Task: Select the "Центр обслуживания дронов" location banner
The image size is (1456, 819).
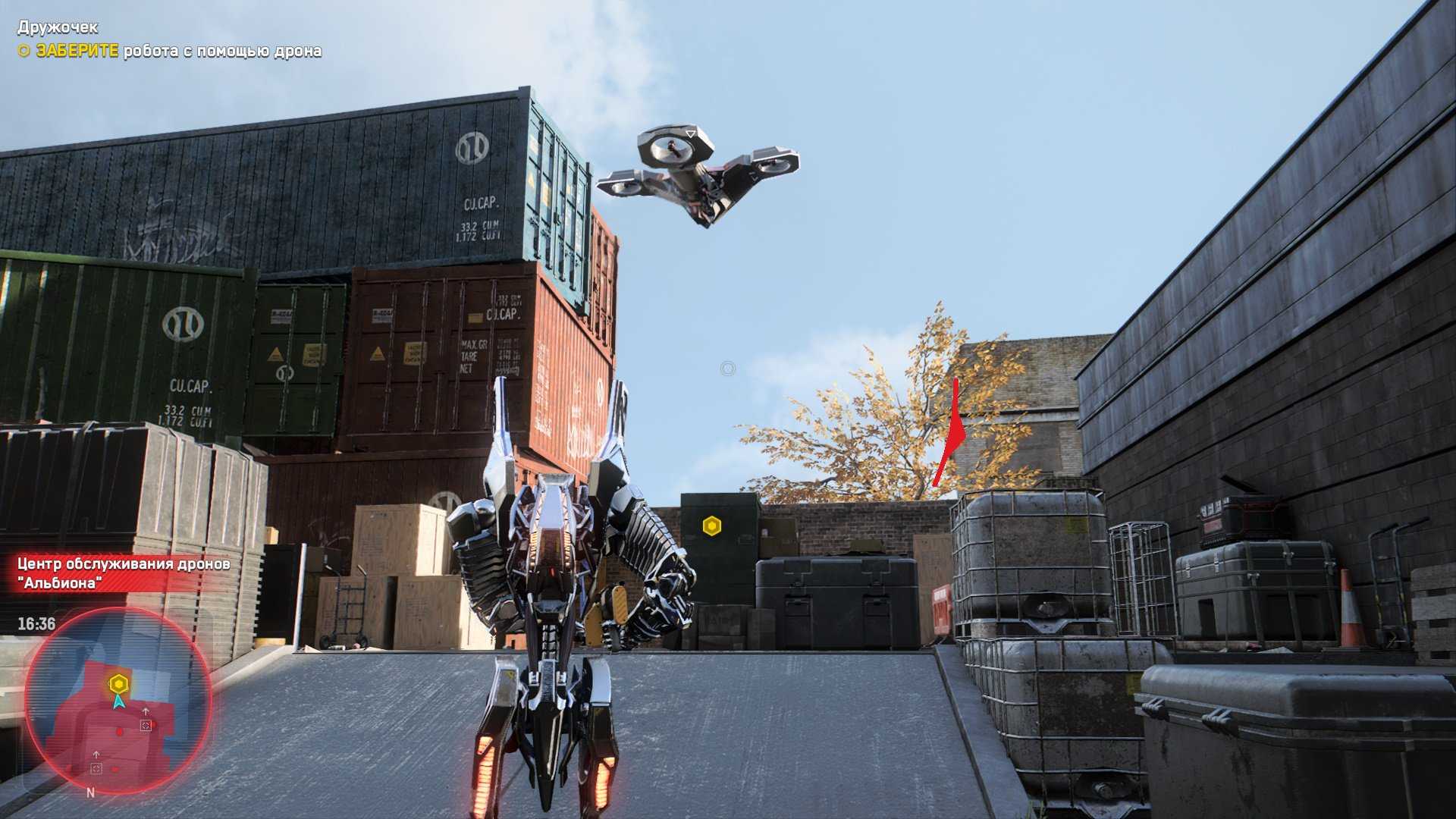Action: (x=124, y=573)
